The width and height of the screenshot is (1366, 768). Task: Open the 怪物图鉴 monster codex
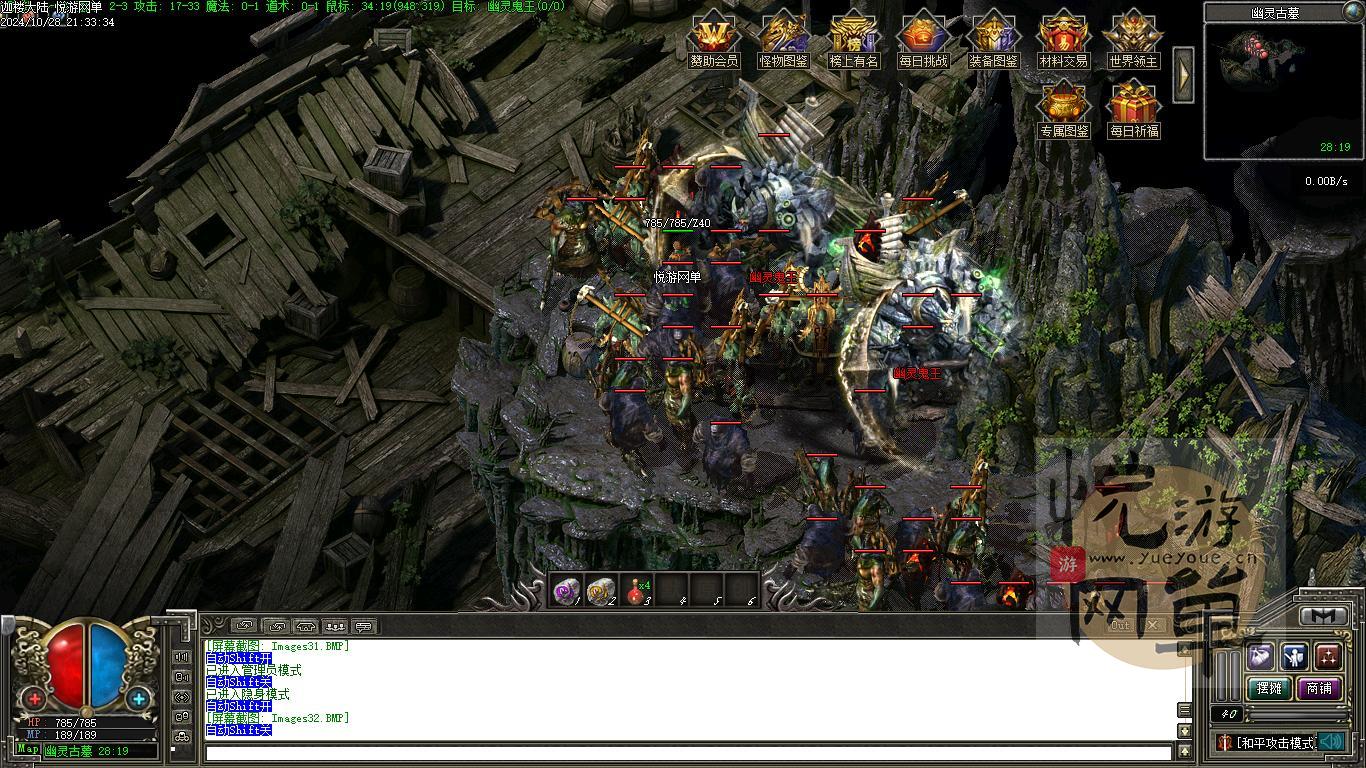pyautogui.click(x=784, y=40)
